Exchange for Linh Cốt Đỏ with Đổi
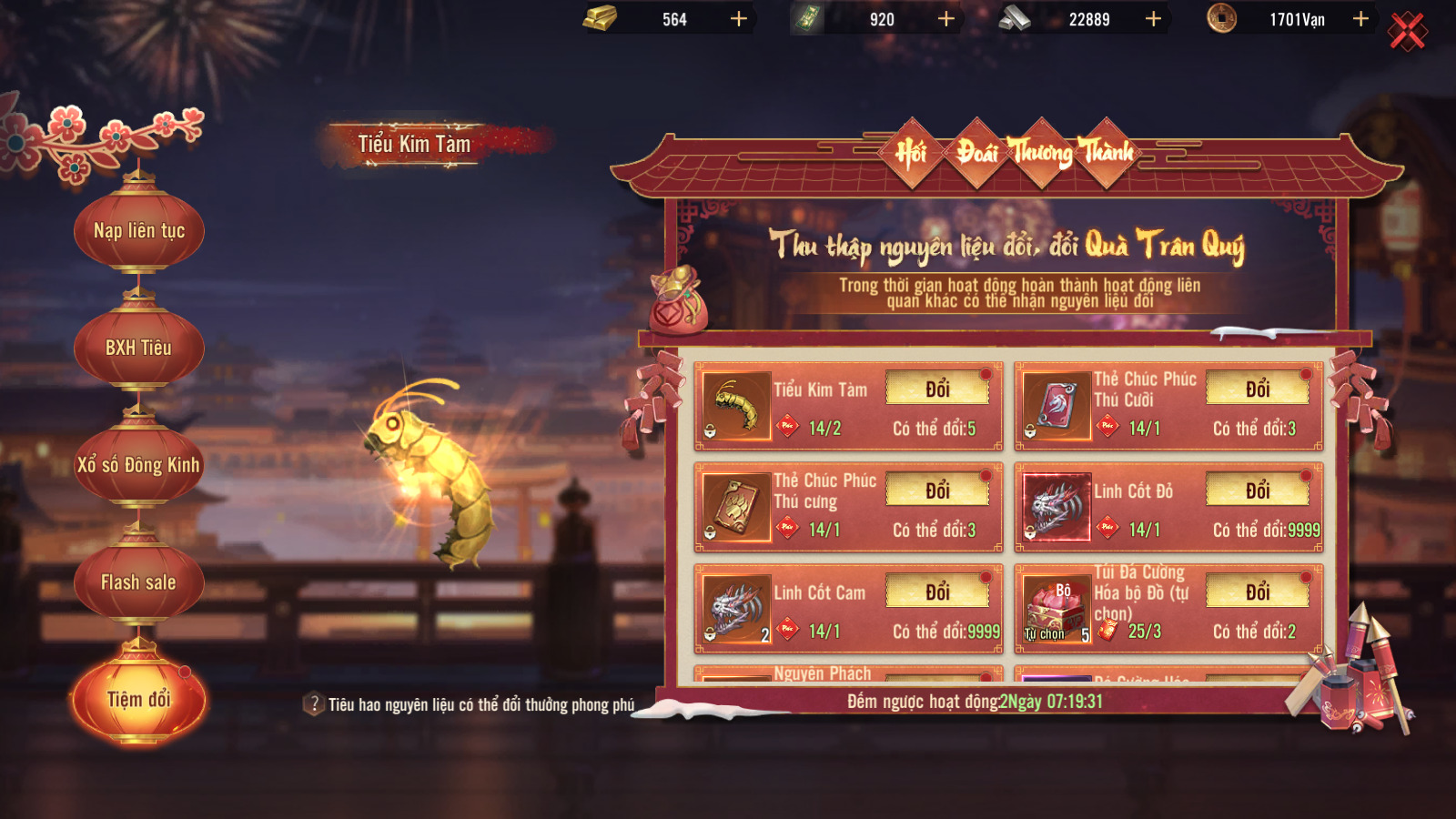The width and height of the screenshot is (1456, 819). [1258, 490]
